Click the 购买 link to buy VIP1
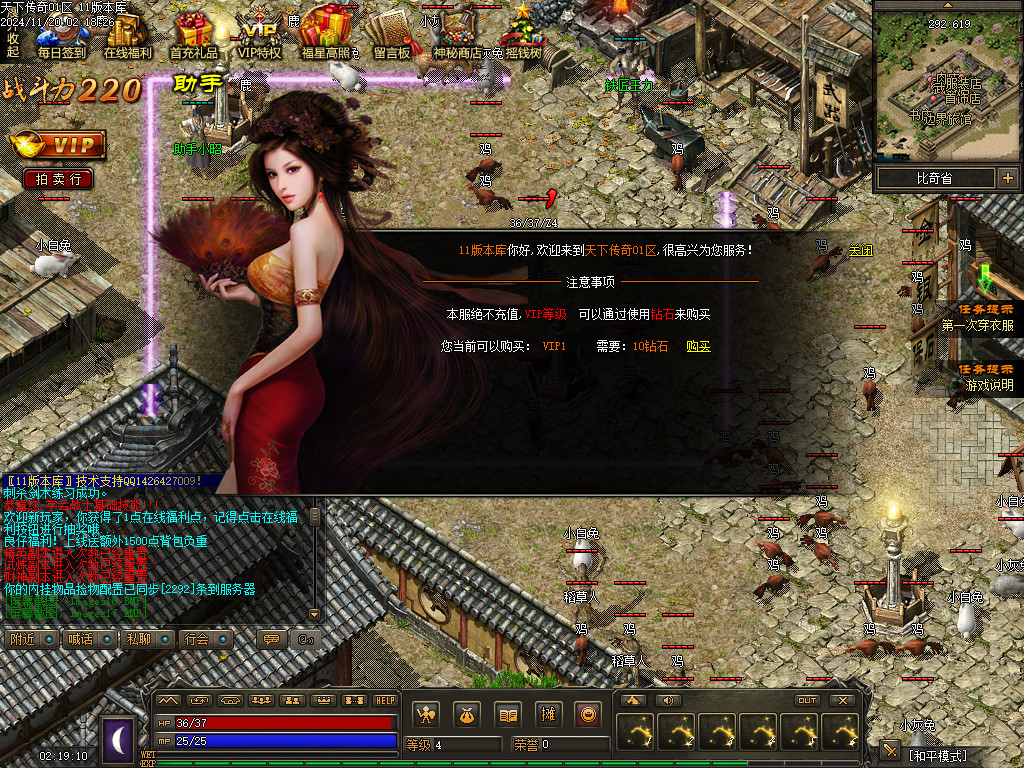The width and height of the screenshot is (1024, 768). (698, 346)
